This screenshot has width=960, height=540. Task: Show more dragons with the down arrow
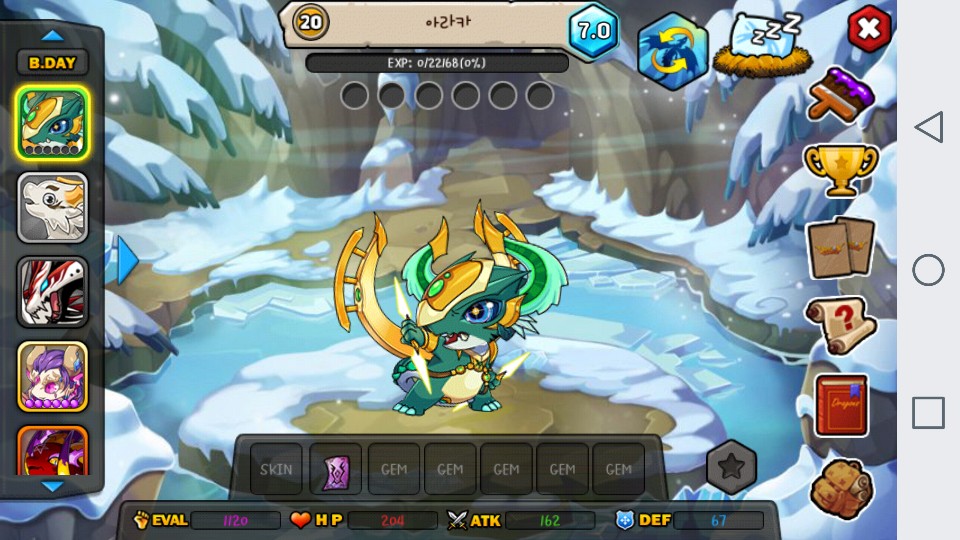point(52,486)
